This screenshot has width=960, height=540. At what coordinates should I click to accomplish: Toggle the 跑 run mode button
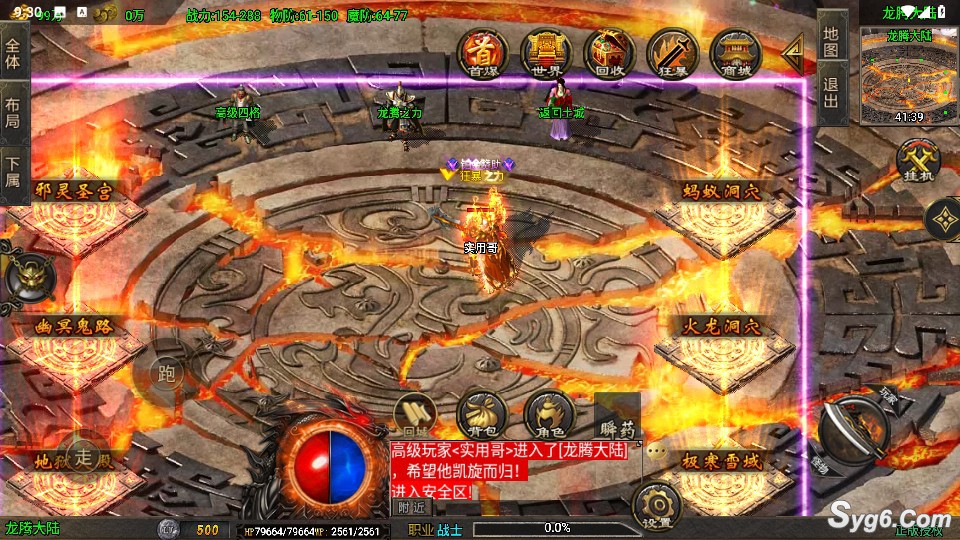click(167, 374)
